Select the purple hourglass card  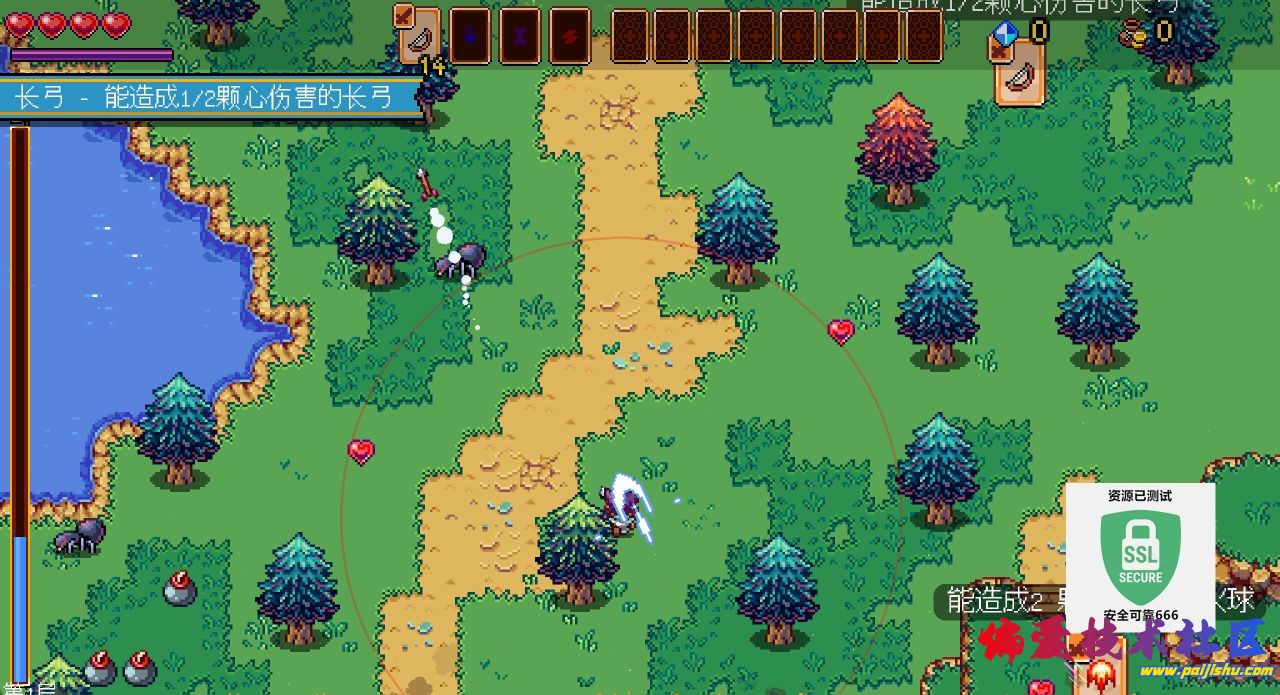click(x=519, y=36)
